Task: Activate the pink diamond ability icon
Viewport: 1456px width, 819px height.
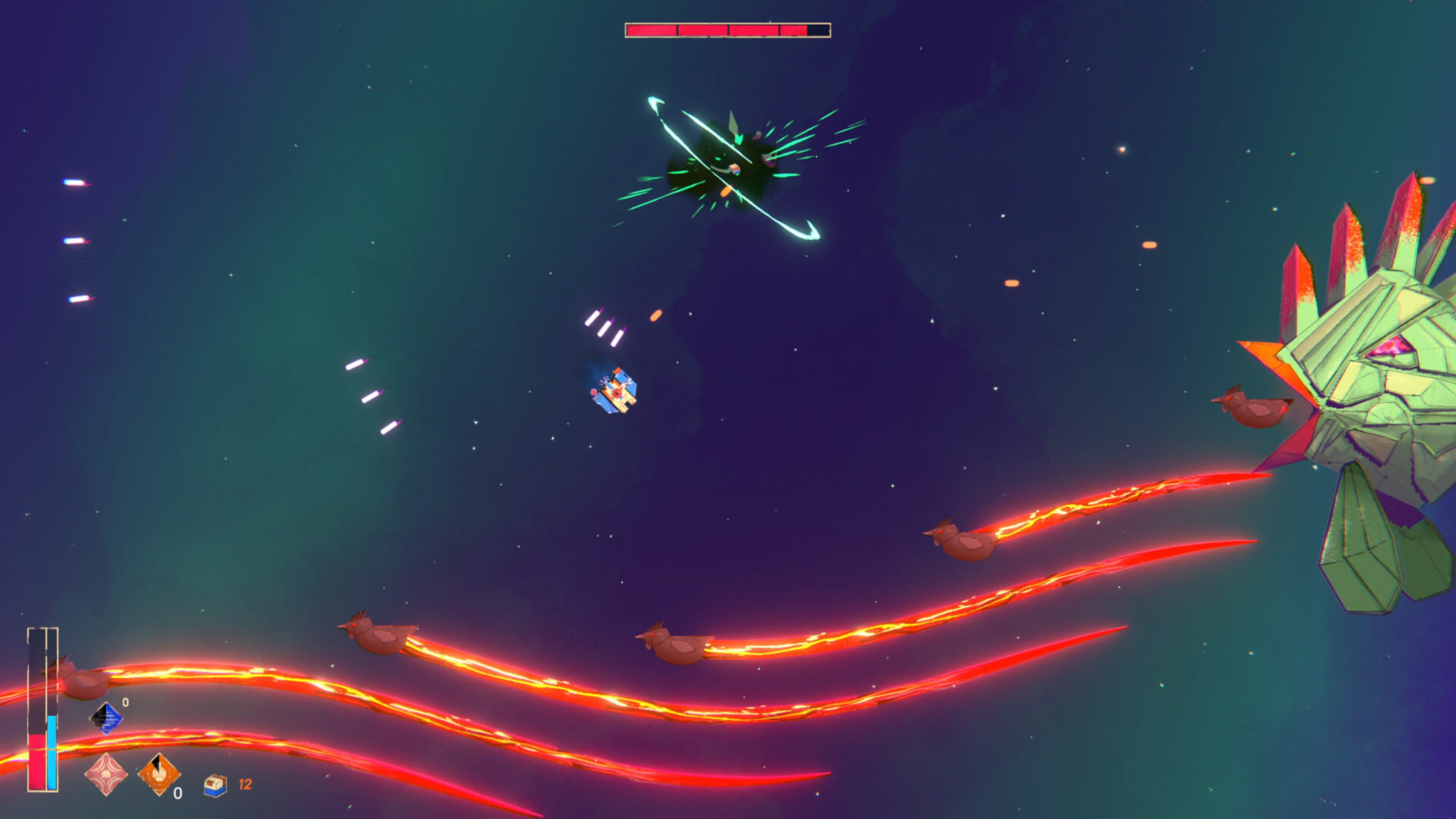Action: [105, 773]
